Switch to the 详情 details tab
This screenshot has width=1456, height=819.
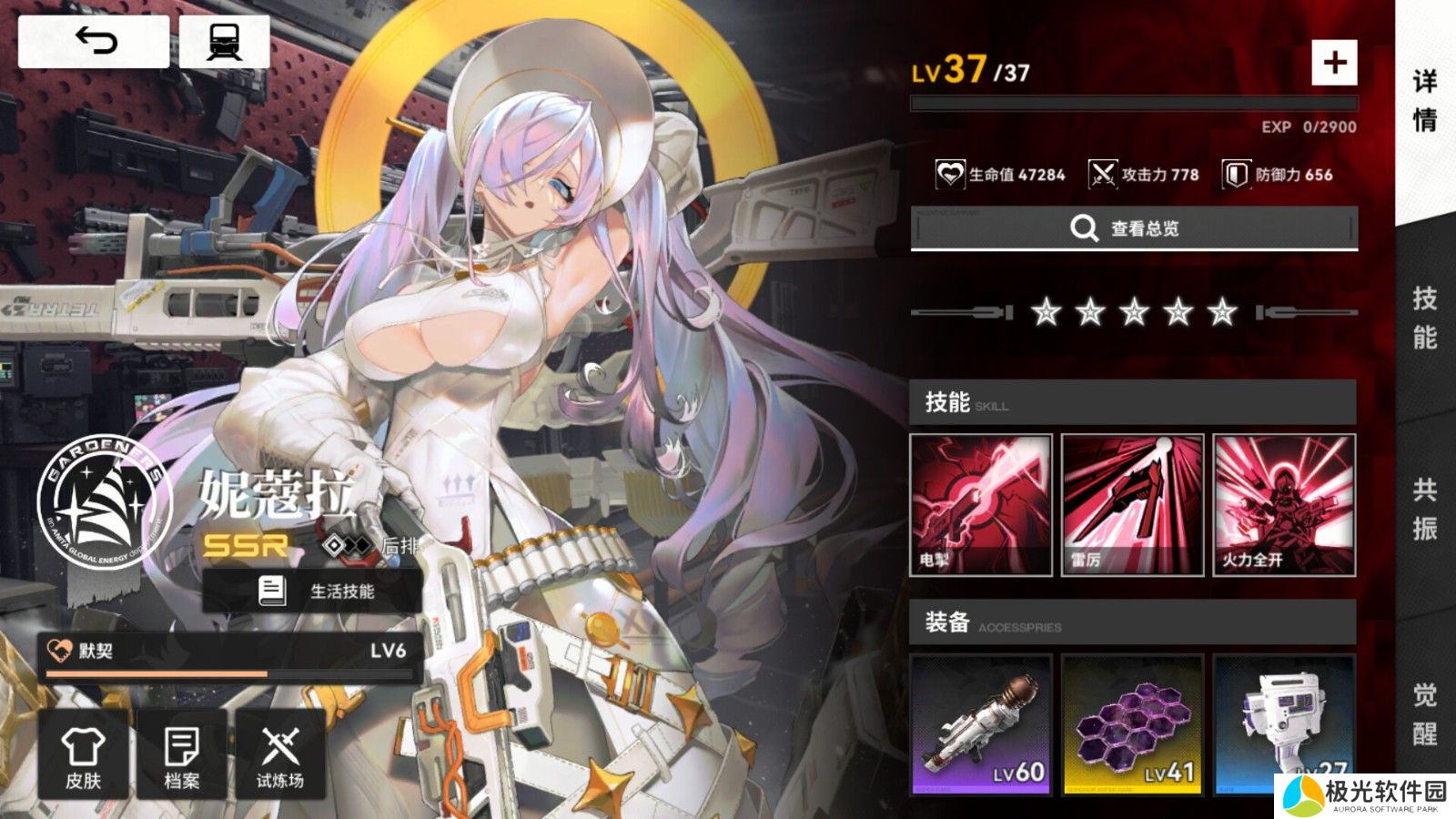[1425, 100]
